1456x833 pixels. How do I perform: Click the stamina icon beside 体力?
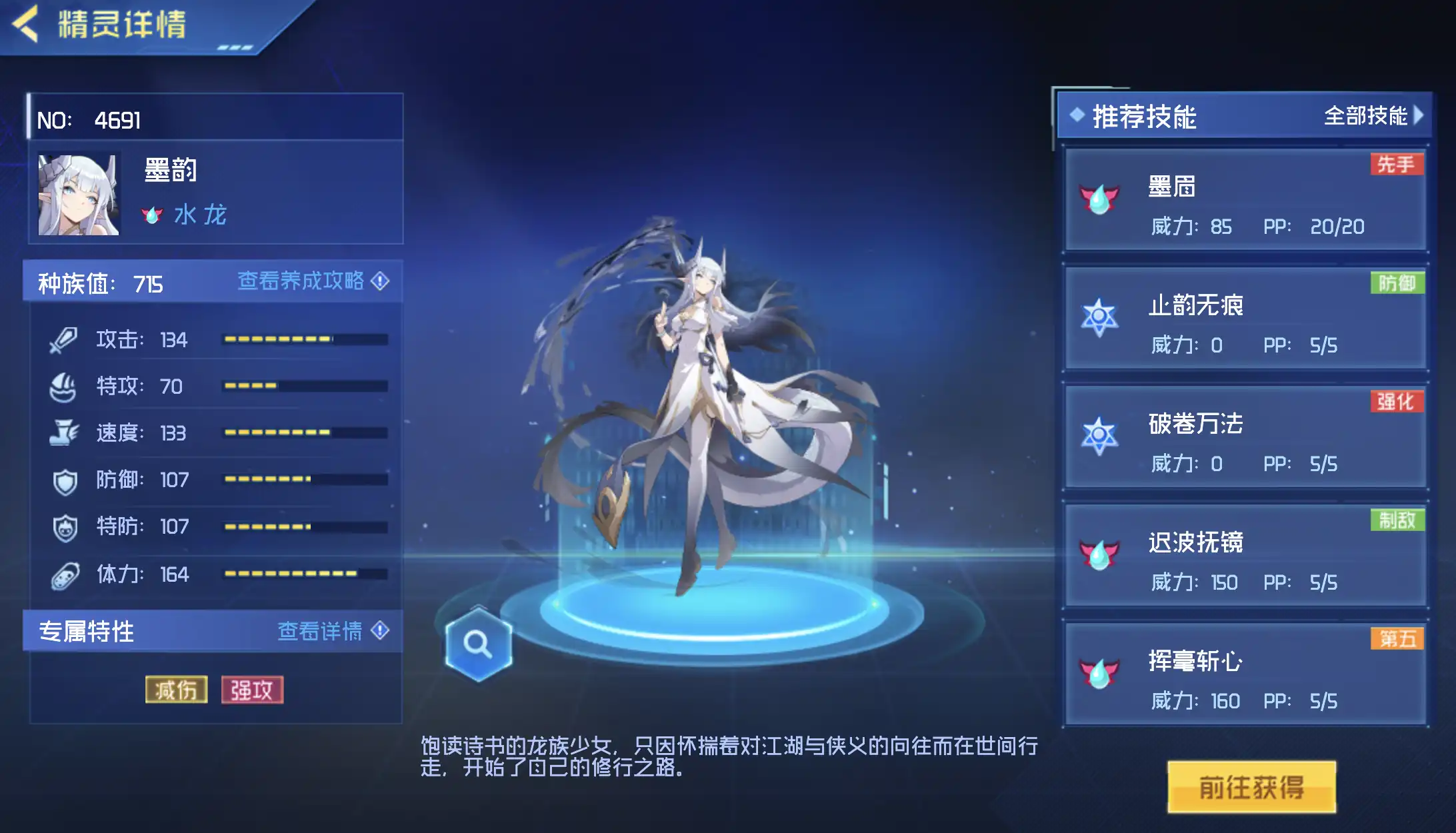[63, 573]
